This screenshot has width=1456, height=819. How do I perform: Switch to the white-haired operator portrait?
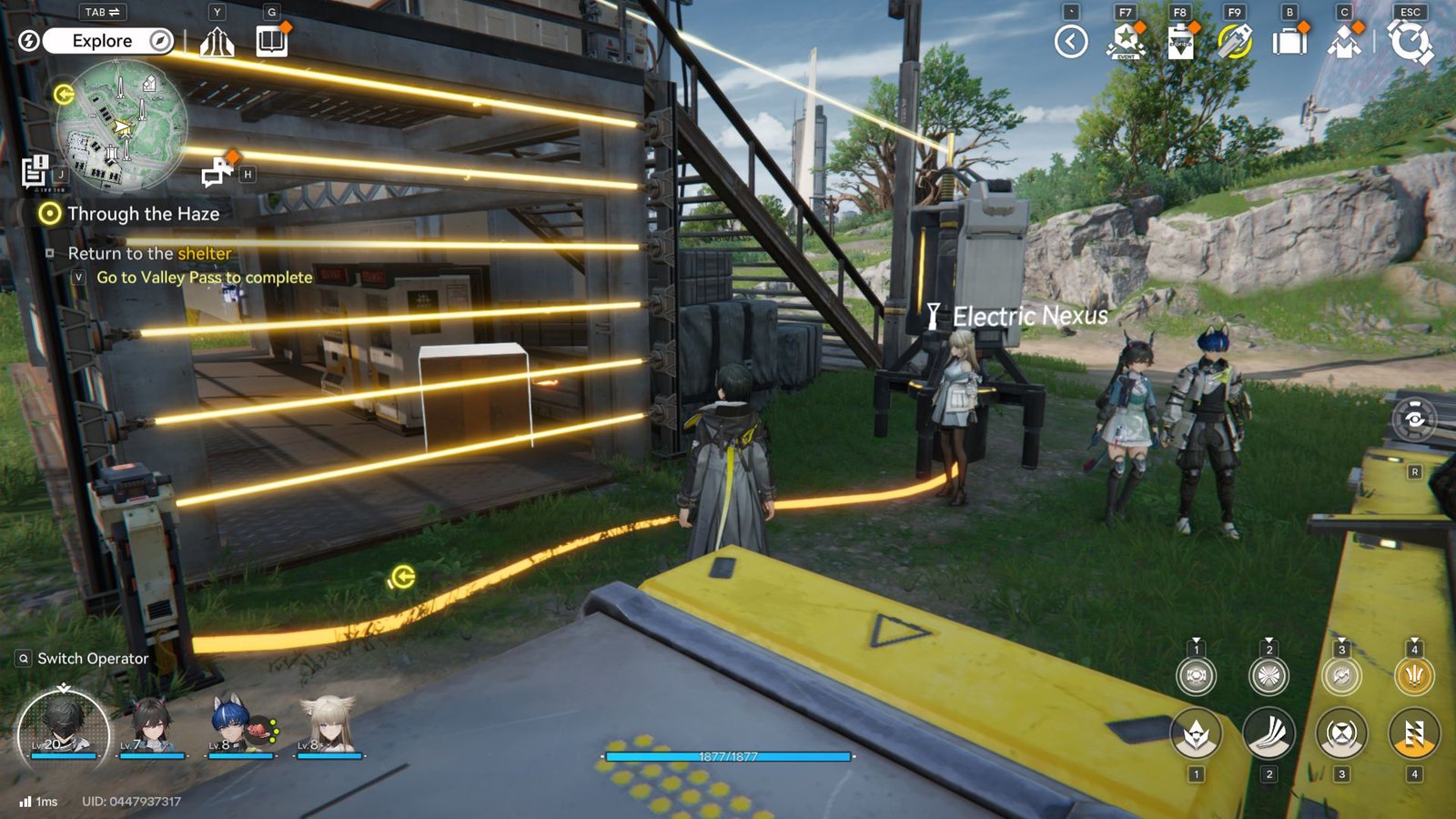point(329,725)
